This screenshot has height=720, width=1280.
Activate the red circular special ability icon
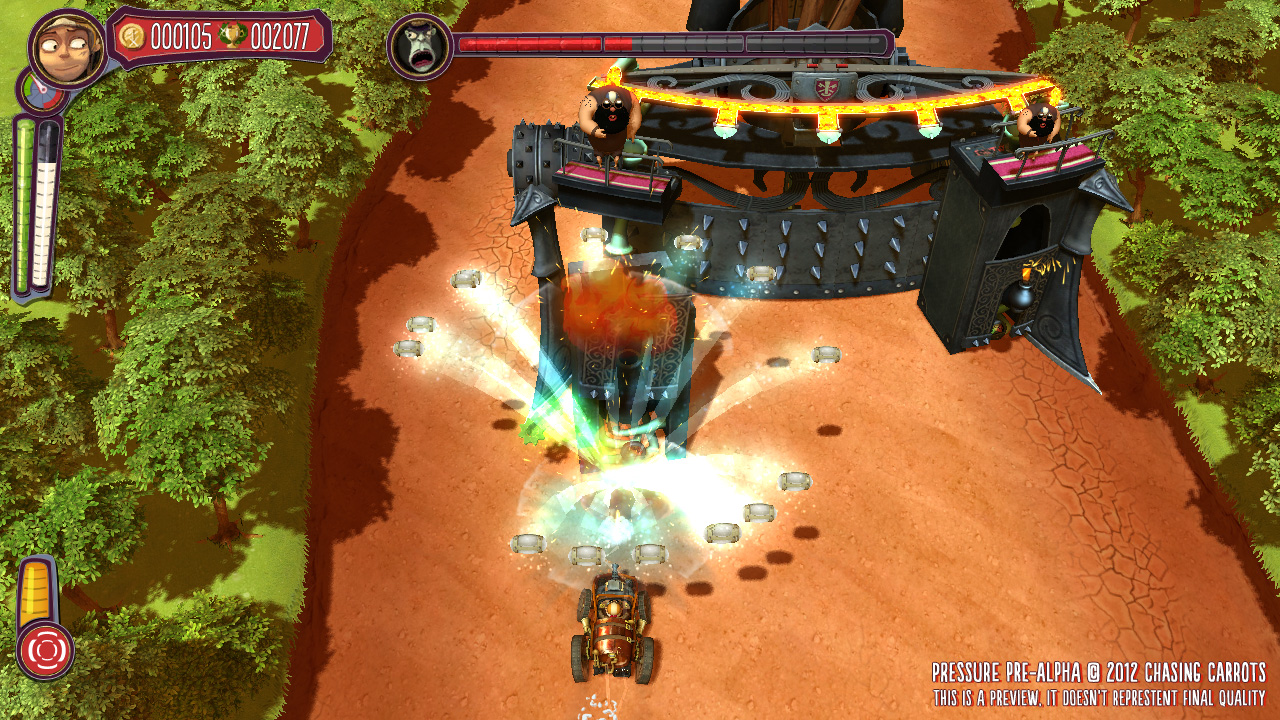point(45,650)
